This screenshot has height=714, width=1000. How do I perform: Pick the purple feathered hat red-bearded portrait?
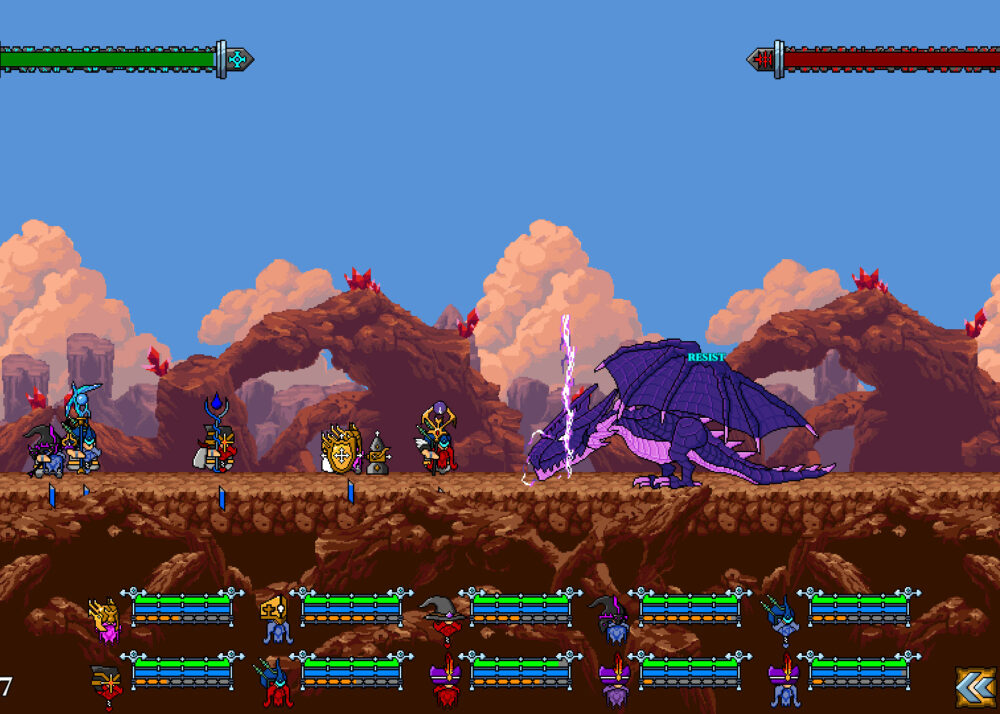click(443, 683)
